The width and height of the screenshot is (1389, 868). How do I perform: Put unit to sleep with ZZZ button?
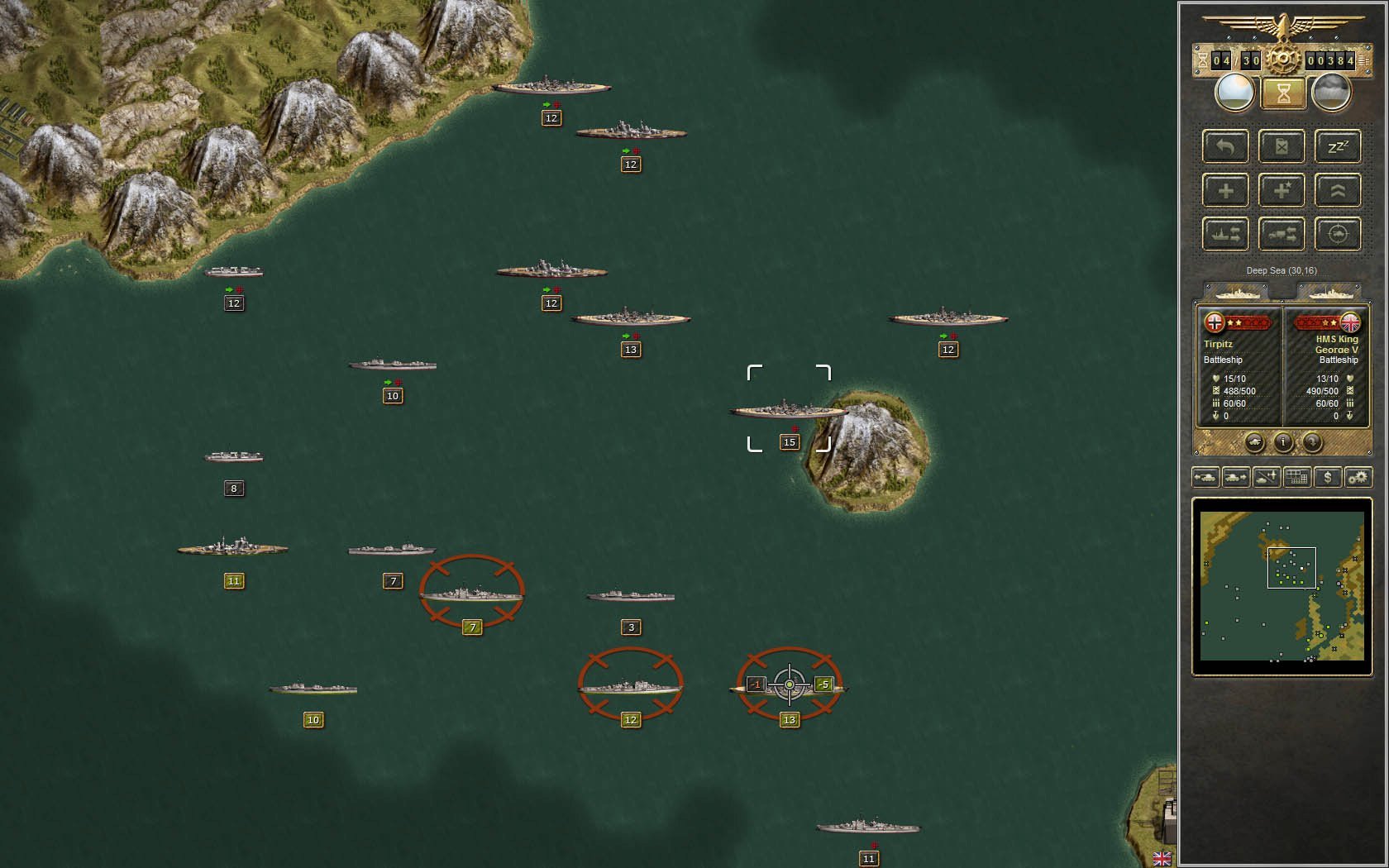[x=1338, y=146]
